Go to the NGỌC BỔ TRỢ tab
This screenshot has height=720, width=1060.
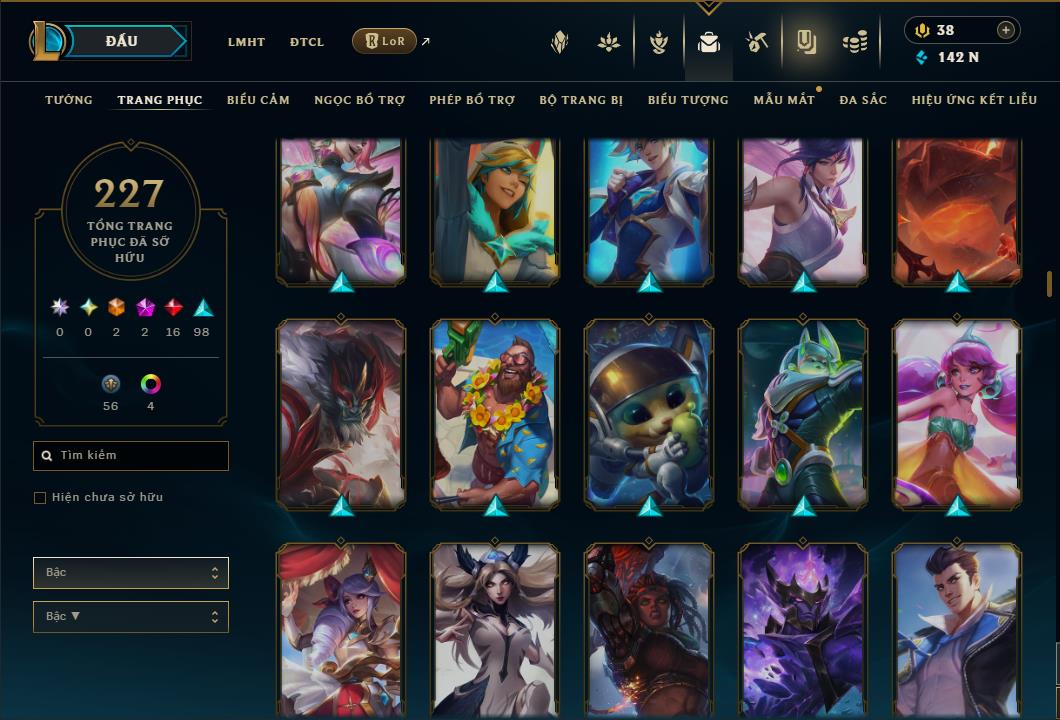(359, 100)
